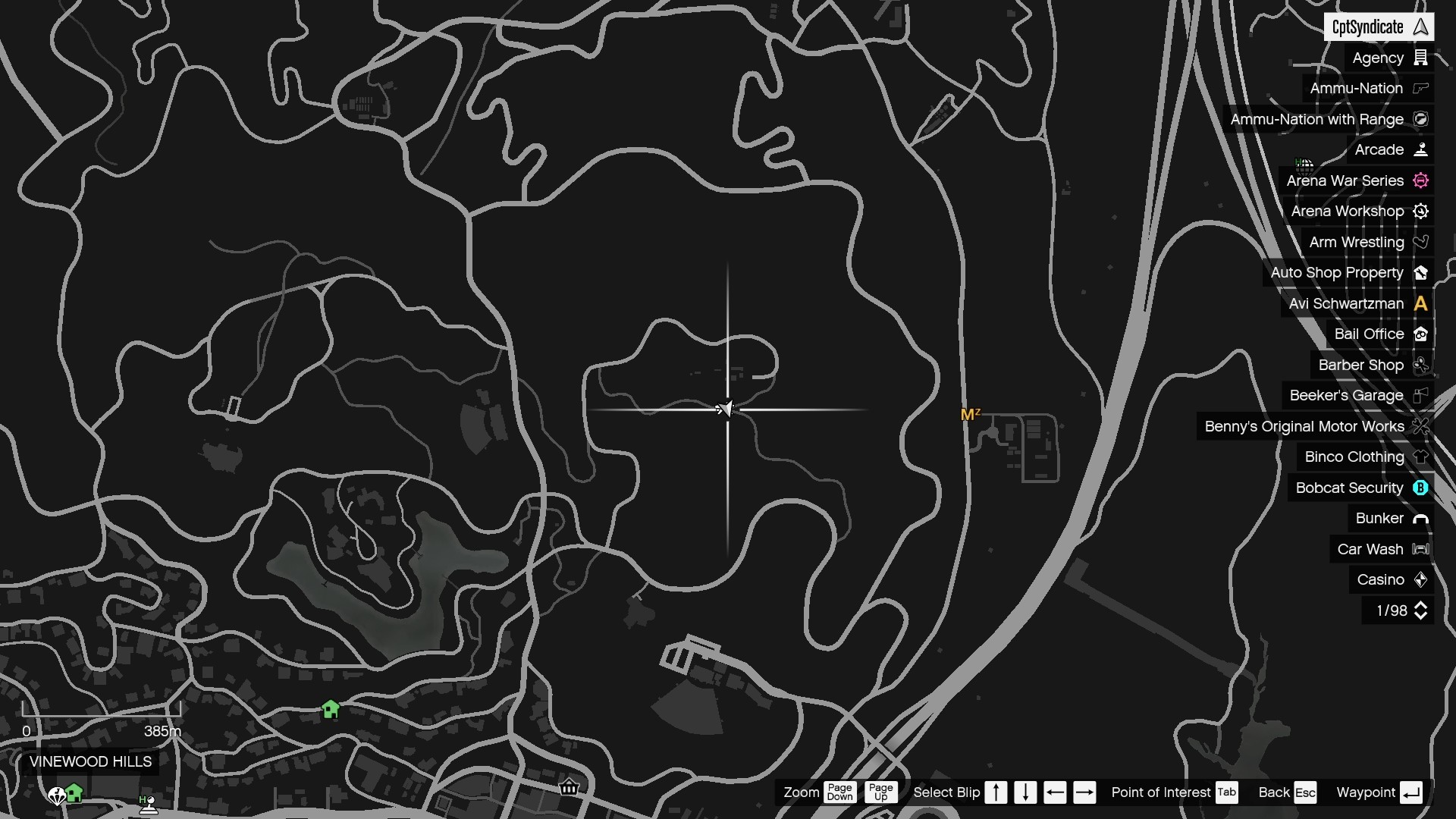Click the Mz mission marker on the map
The image size is (1456, 819).
tap(969, 414)
